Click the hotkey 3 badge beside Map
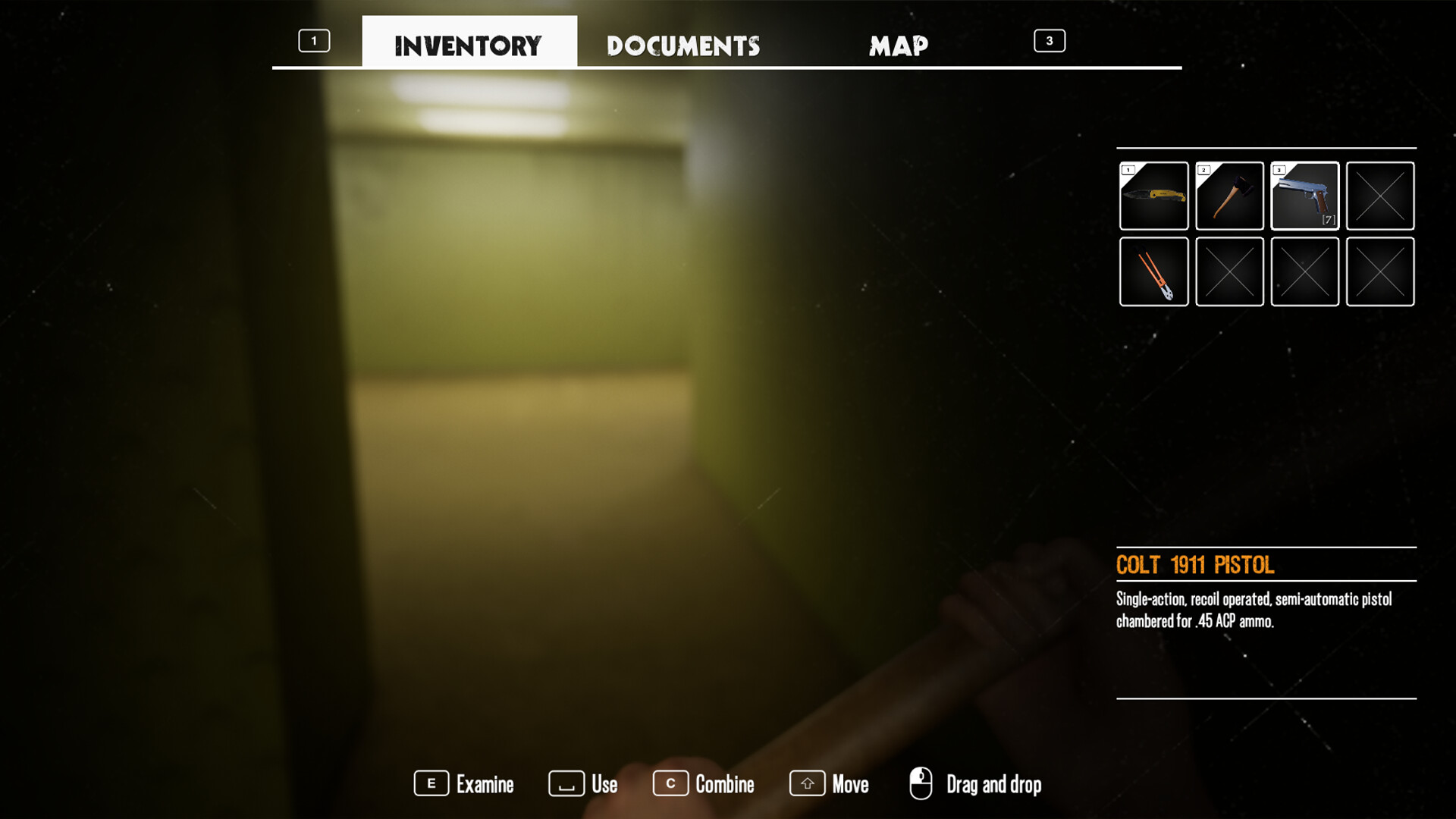1456x819 pixels. (x=1050, y=41)
